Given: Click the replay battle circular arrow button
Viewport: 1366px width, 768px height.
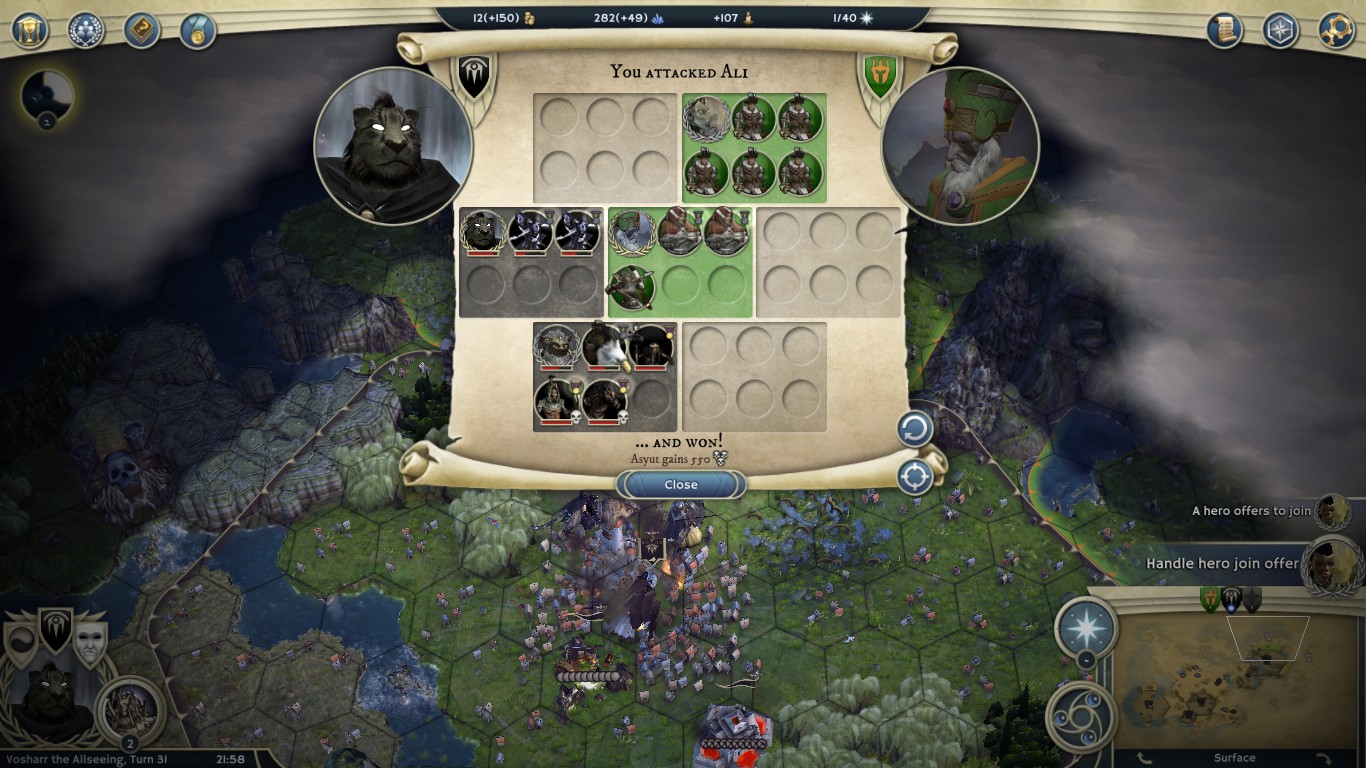Looking at the screenshot, I should point(914,430).
